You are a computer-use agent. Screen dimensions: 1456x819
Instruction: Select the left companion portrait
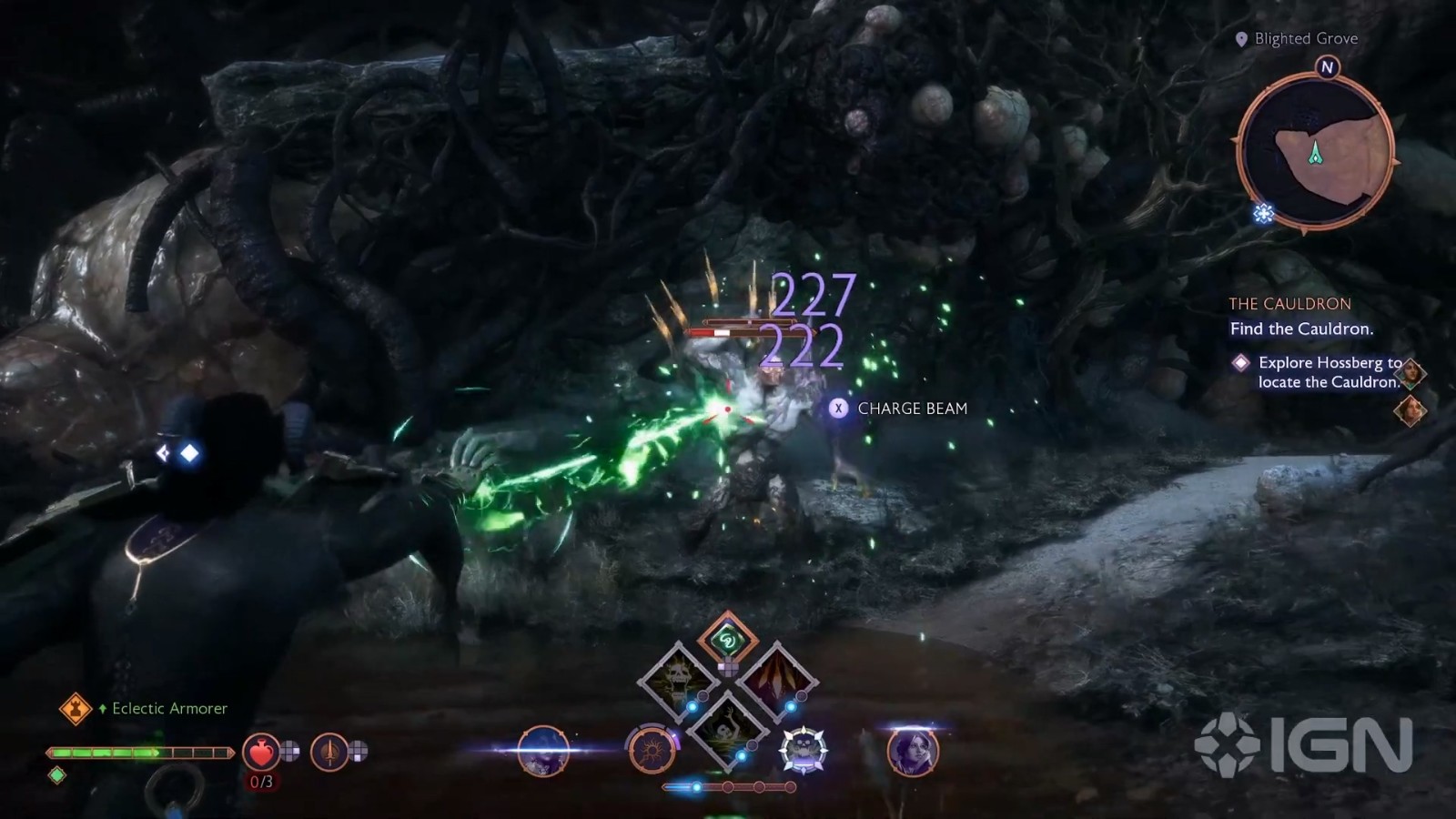pyautogui.click(x=543, y=751)
